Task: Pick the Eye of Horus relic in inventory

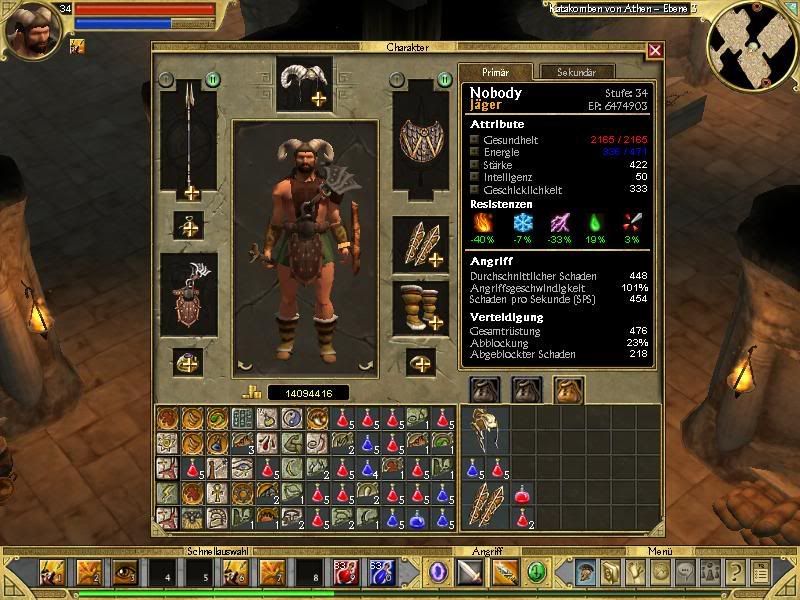Action: tap(243, 467)
